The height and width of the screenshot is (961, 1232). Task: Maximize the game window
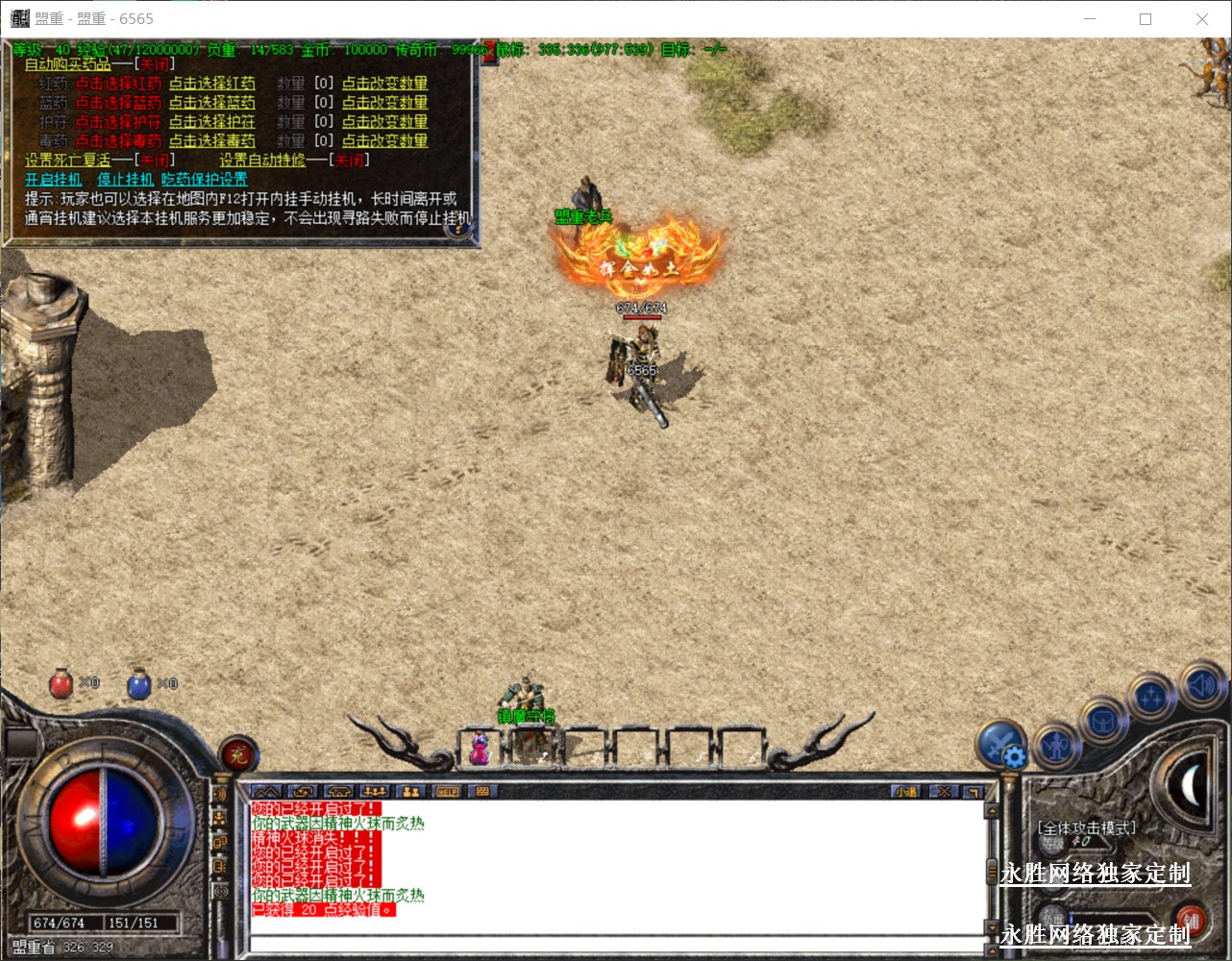(x=1146, y=19)
